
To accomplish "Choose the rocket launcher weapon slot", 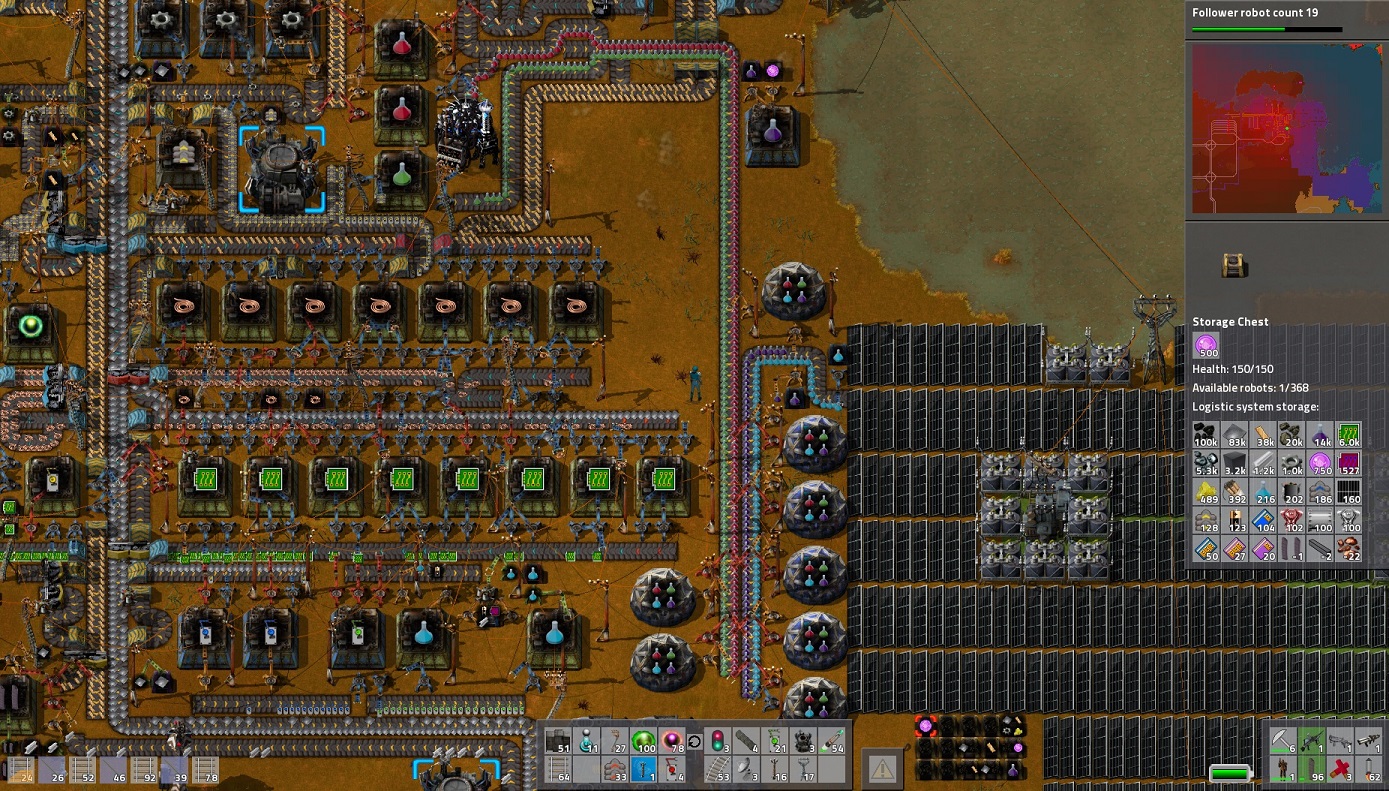I will (1370, 741).
